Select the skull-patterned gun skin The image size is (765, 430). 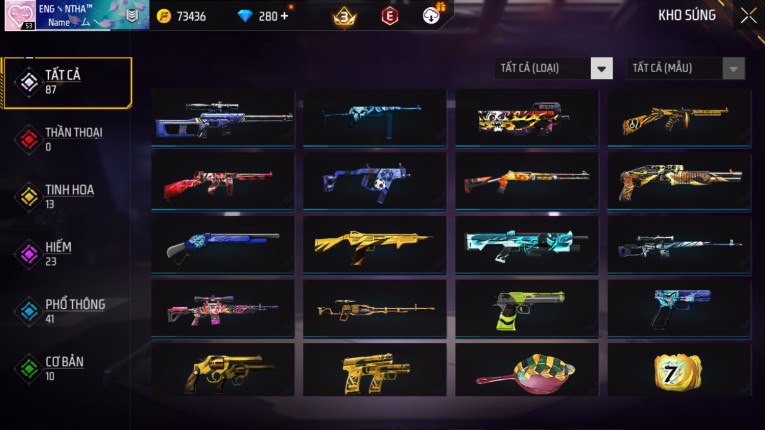point(527,118)
